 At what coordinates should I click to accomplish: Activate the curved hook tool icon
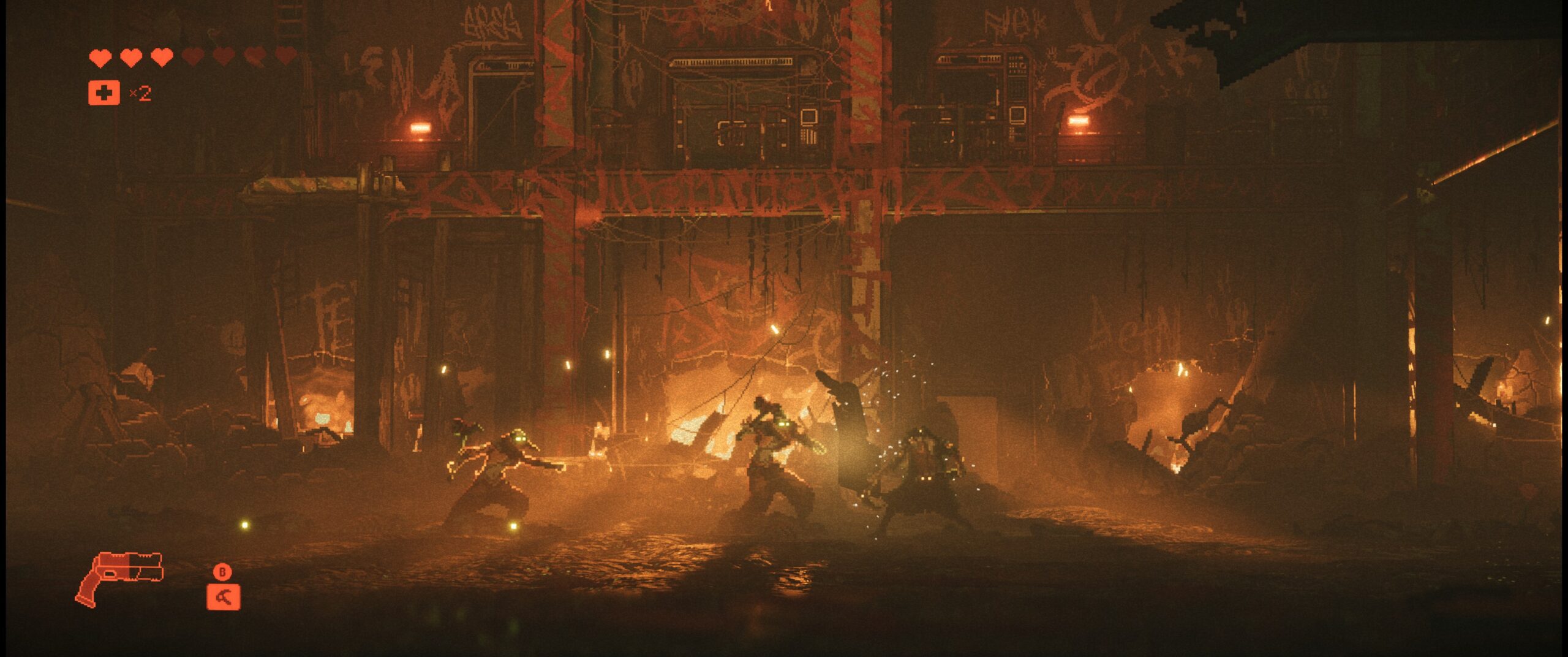[x=223, y=597]
